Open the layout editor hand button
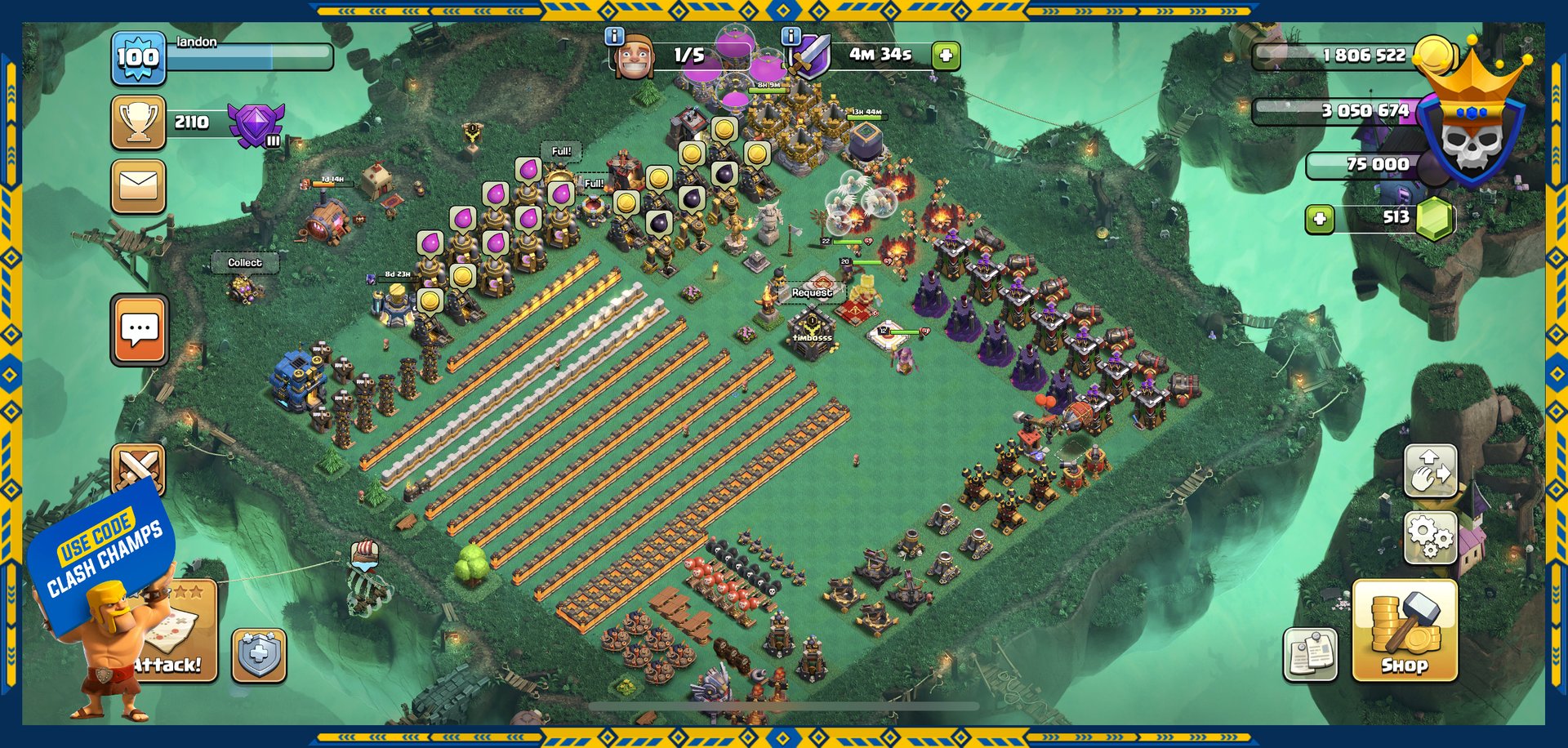1568x748 pixels. point(1430,470)
